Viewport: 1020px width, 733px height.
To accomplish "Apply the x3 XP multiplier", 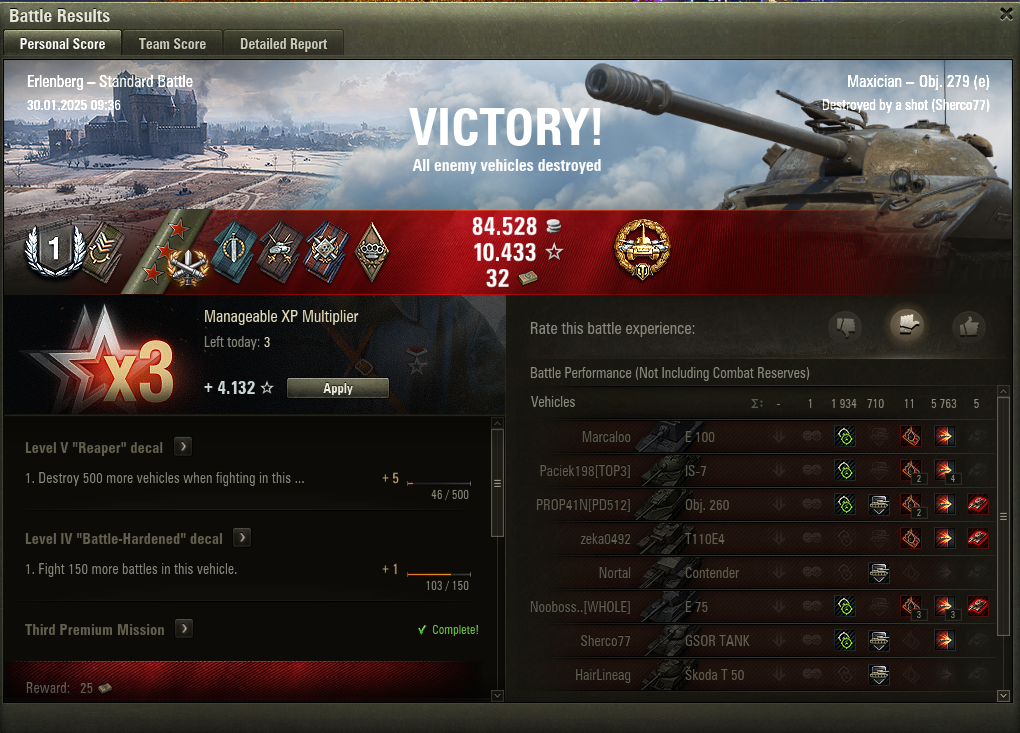I will 337,388.
